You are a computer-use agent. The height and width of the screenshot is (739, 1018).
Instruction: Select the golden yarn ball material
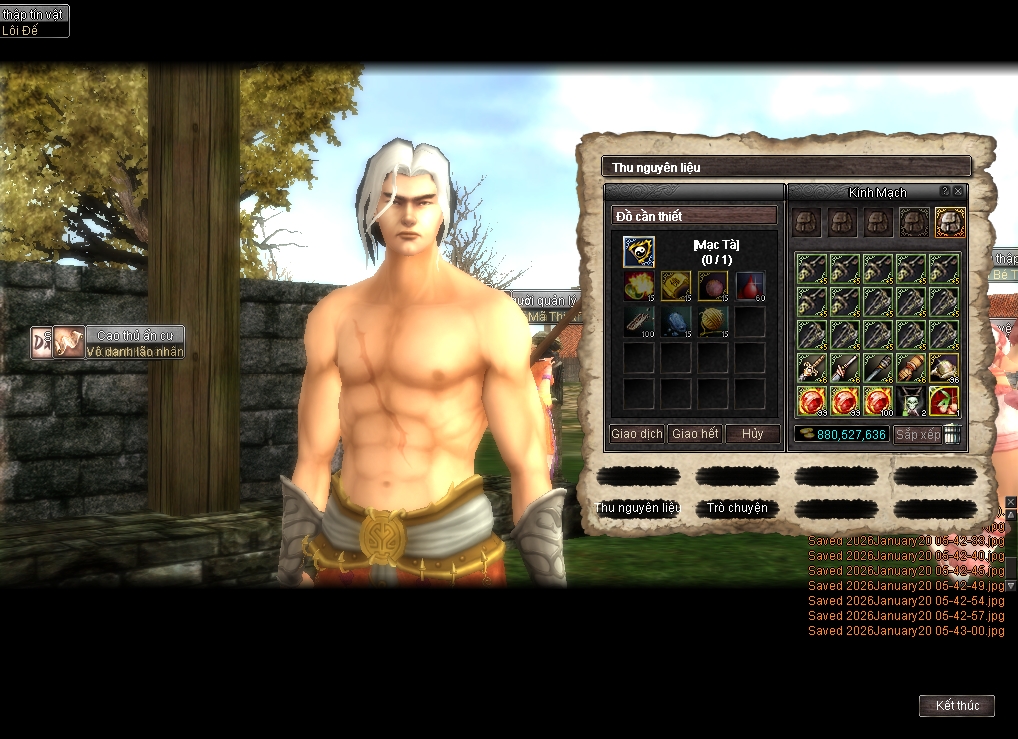click(x=713, y=321)
